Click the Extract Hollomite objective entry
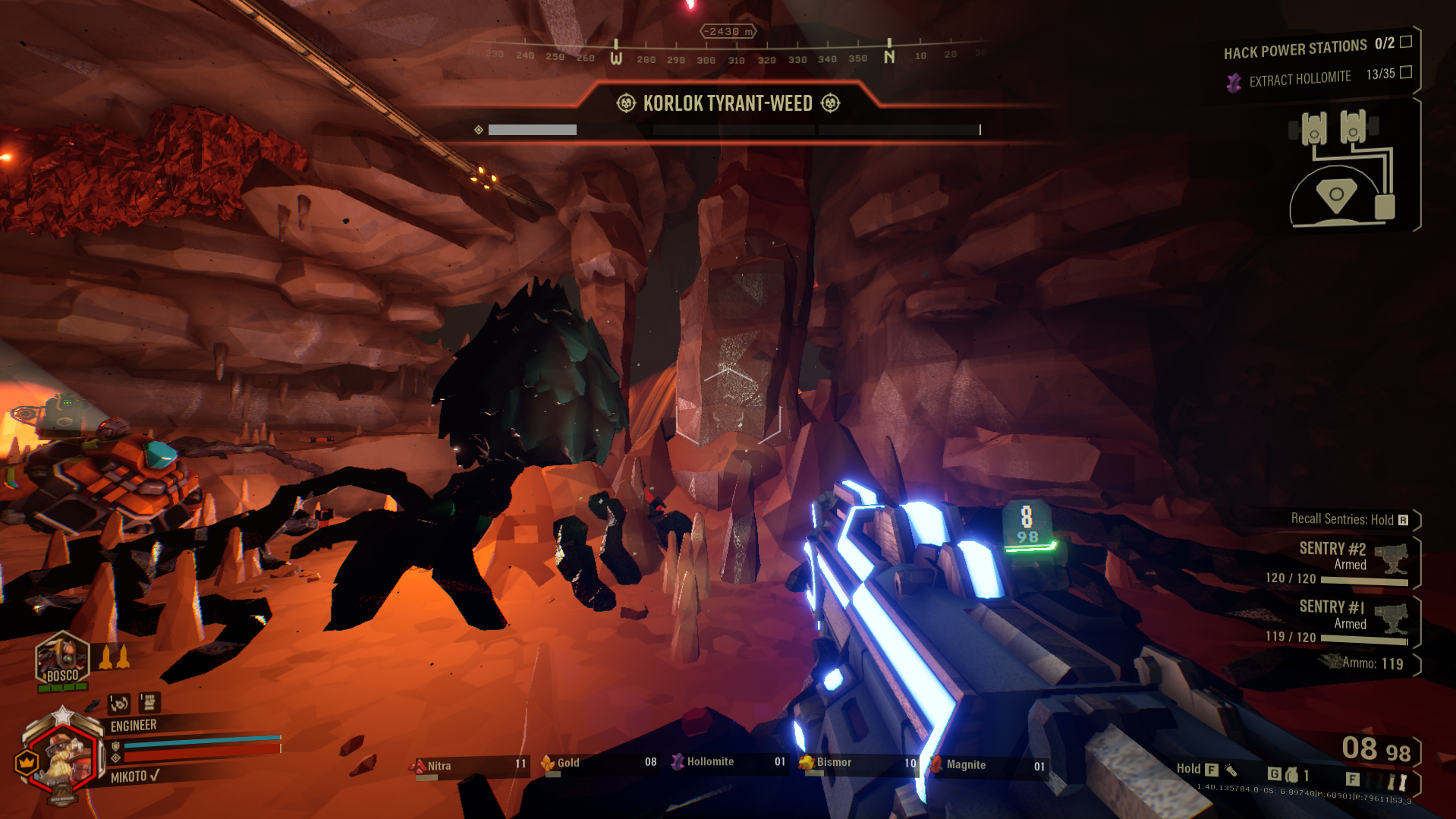The height and width of the screenshot is (819, 1456). [x=1299, y=79]
